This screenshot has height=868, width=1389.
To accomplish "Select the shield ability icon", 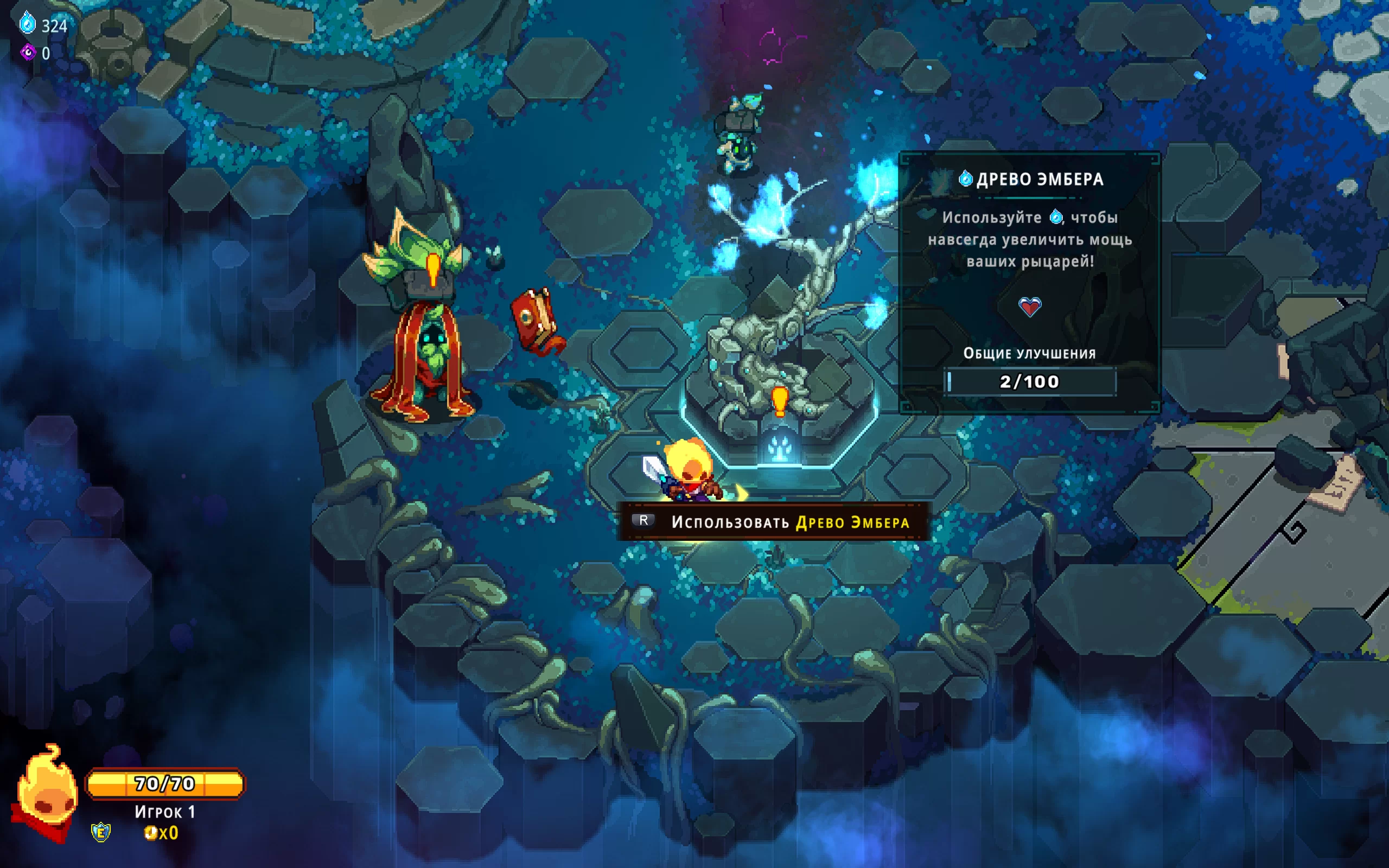I will [101, 832].
